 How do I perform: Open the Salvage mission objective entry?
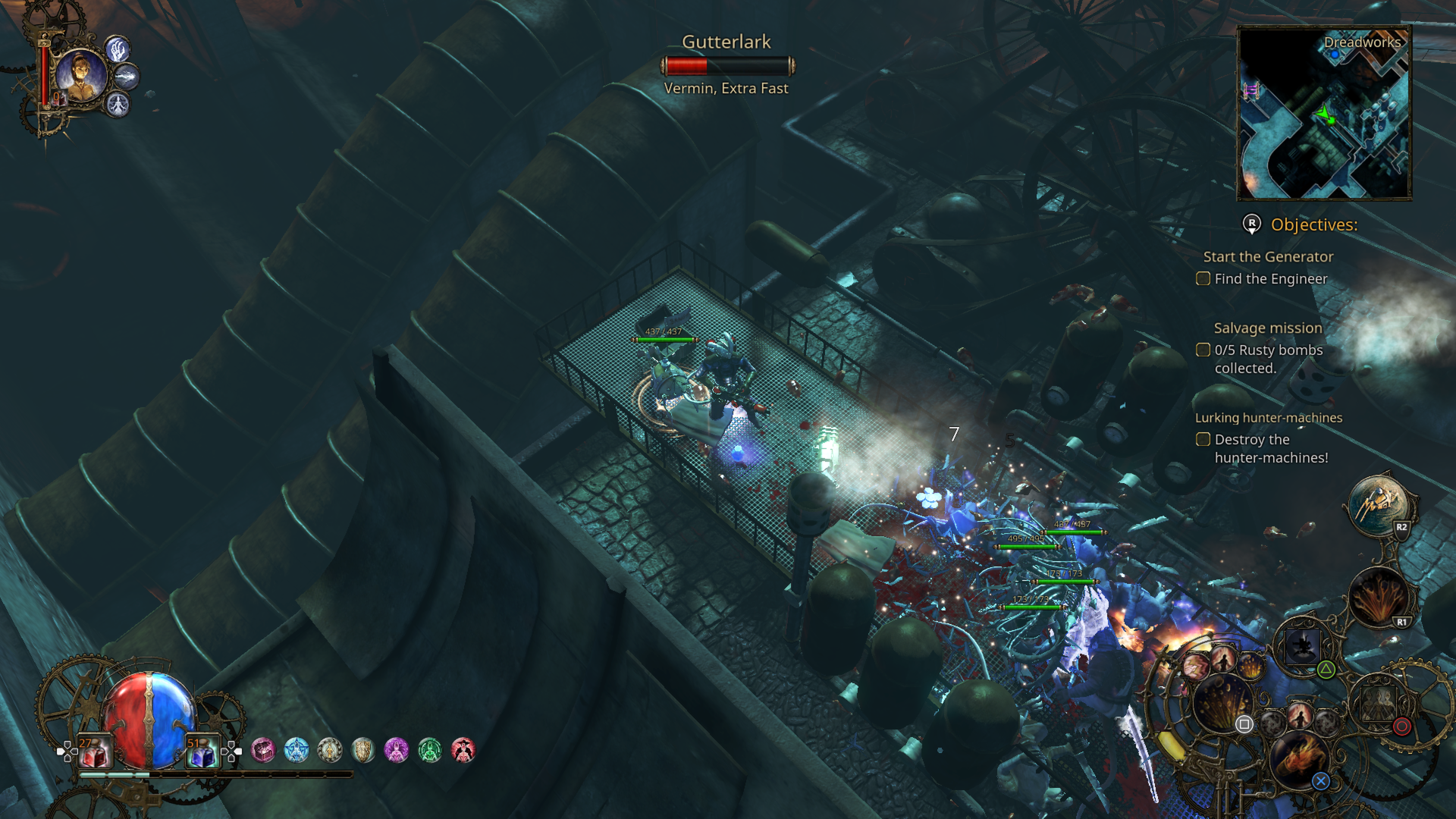(x=1266, y=328)
